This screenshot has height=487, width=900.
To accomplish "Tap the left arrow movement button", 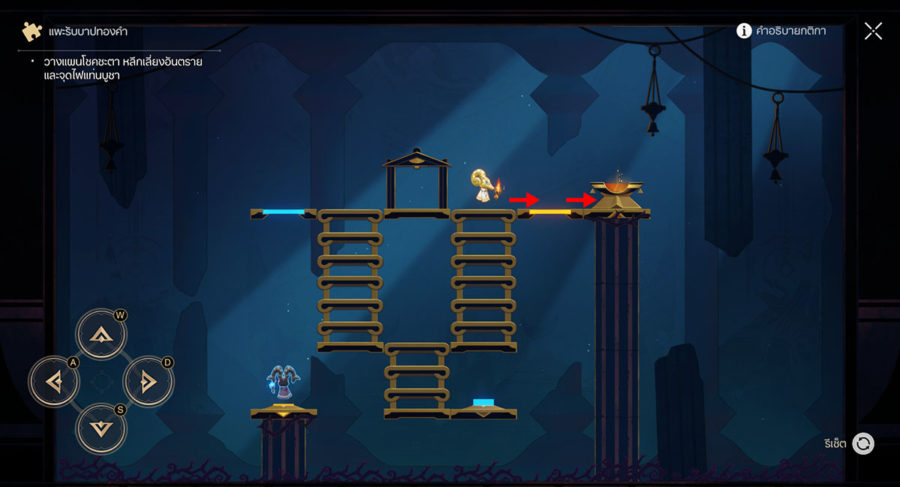I will (x=53, y=381).
